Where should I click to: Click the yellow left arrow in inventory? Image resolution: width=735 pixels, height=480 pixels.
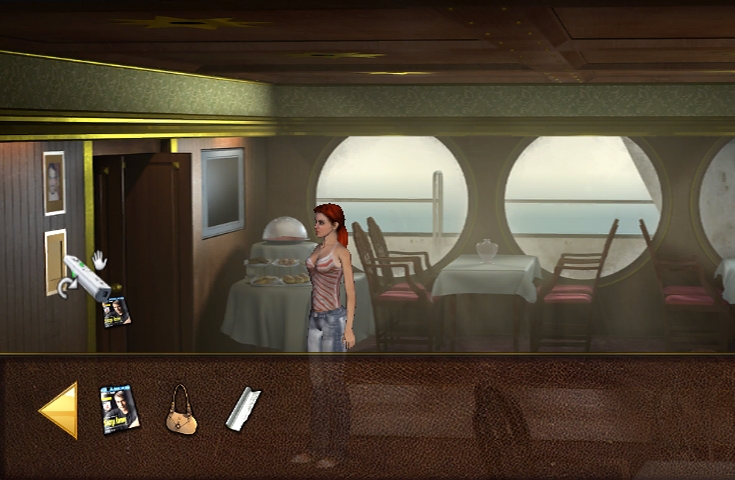pyautogui.click(x=60, y=410)
